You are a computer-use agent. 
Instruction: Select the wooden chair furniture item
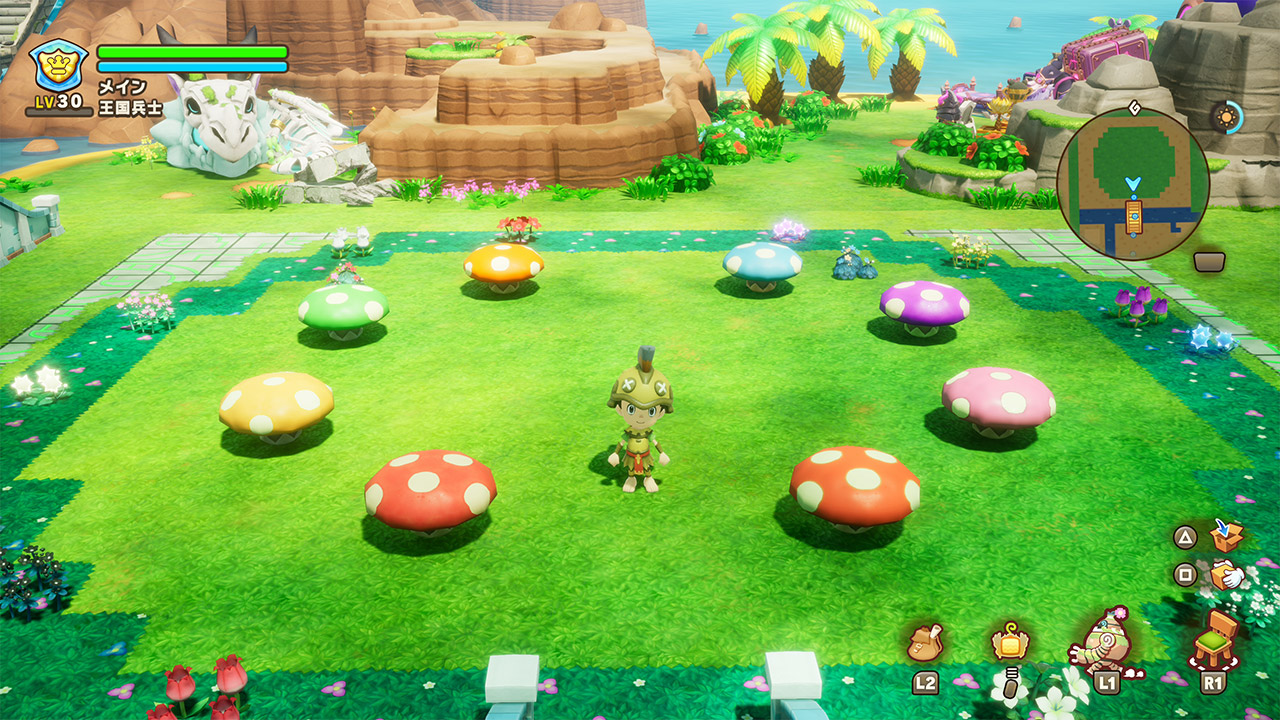[x=1215, y=639]
